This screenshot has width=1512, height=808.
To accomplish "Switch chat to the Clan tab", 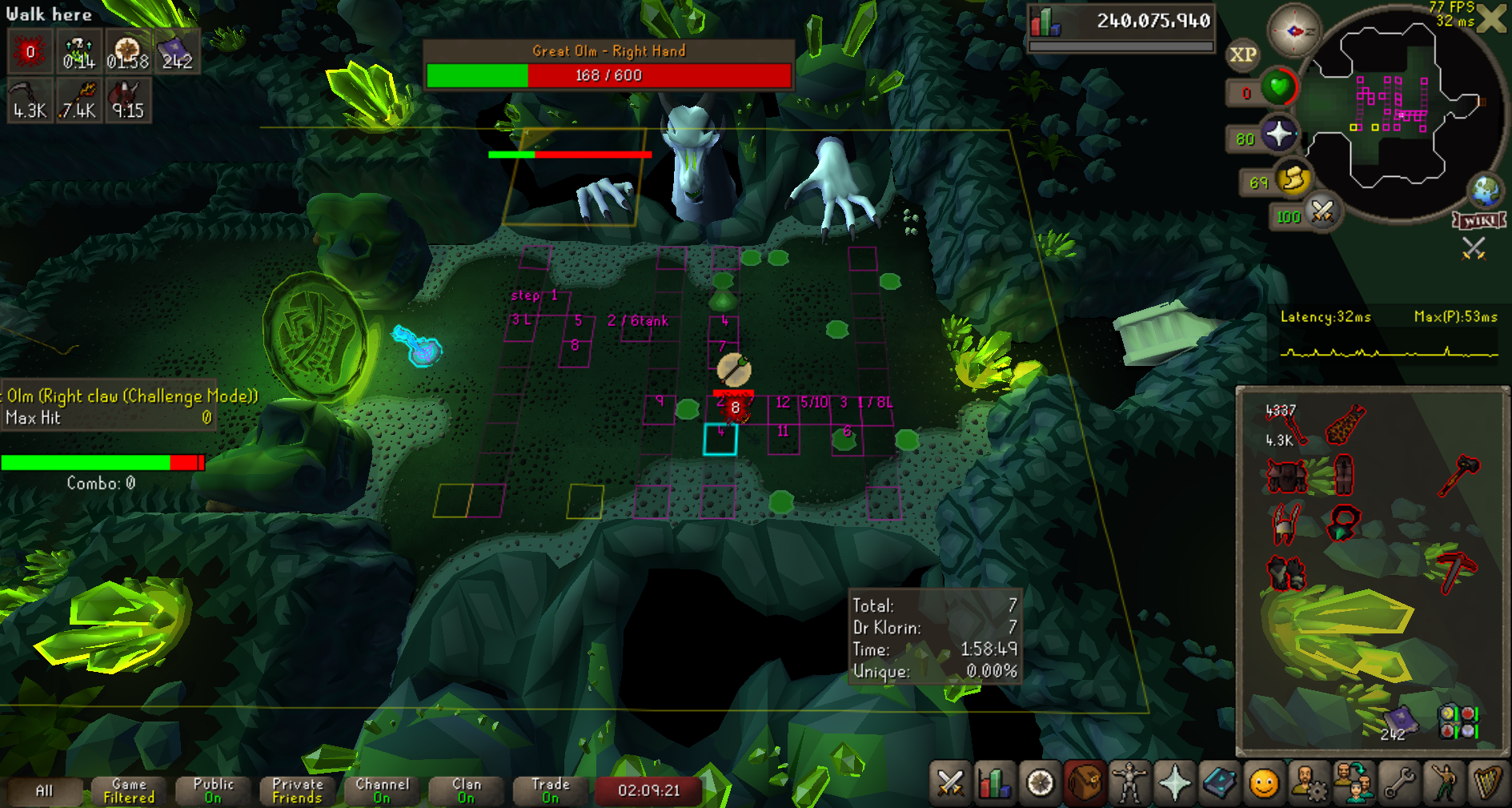I will 467,790.
